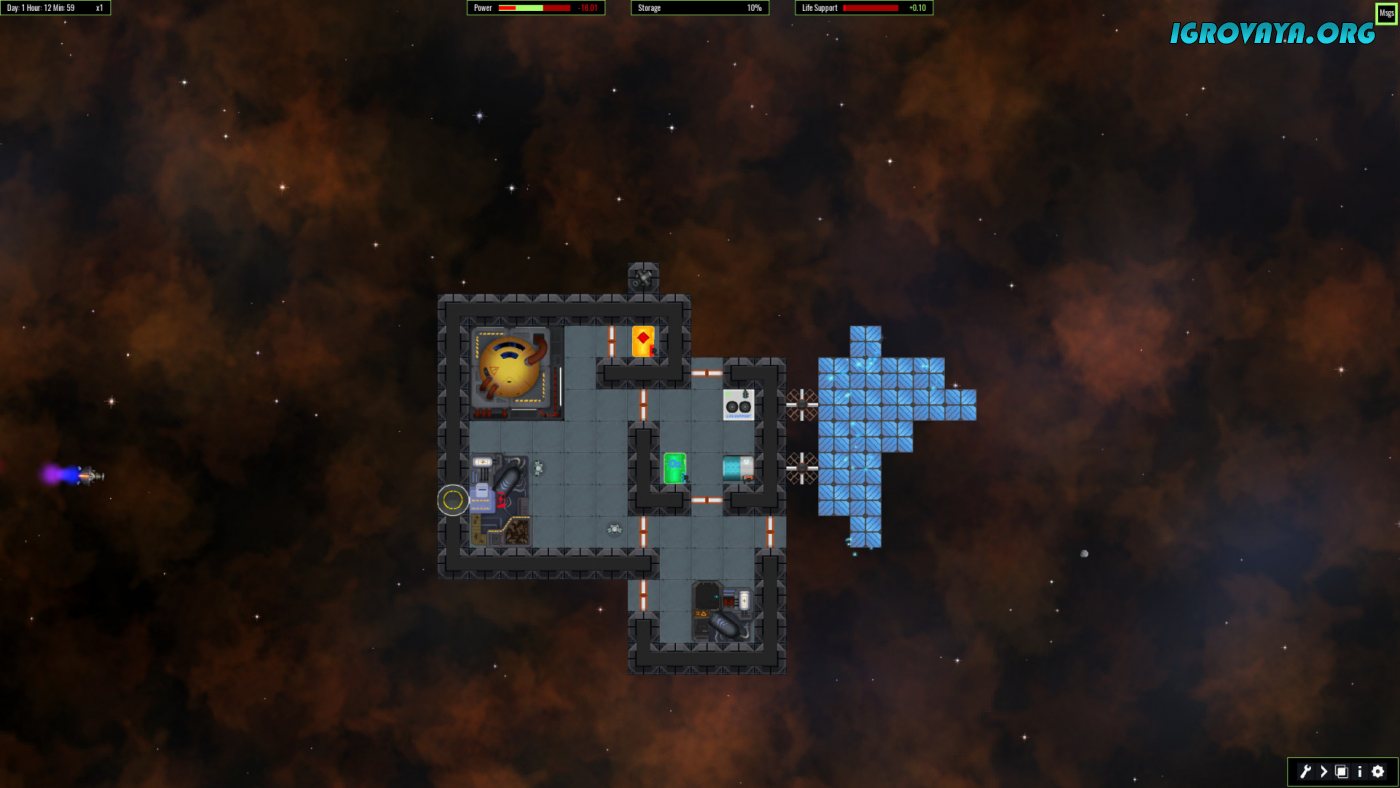Show the info panel via the i icon
Image resolution: width=1400 pixels, height=788 pixels.
coord(1360,771)
